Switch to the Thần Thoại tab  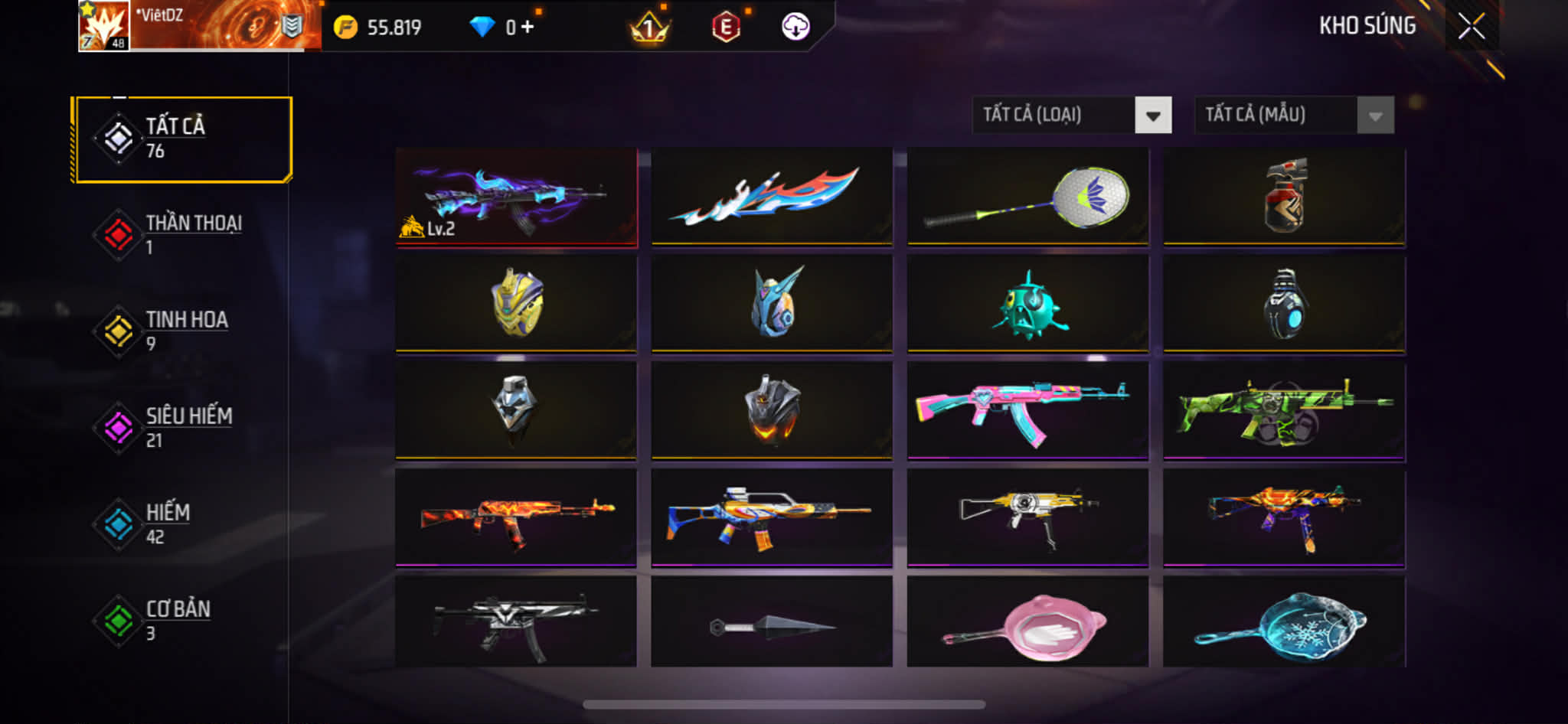pyautogui.click(x=182, y=235)
